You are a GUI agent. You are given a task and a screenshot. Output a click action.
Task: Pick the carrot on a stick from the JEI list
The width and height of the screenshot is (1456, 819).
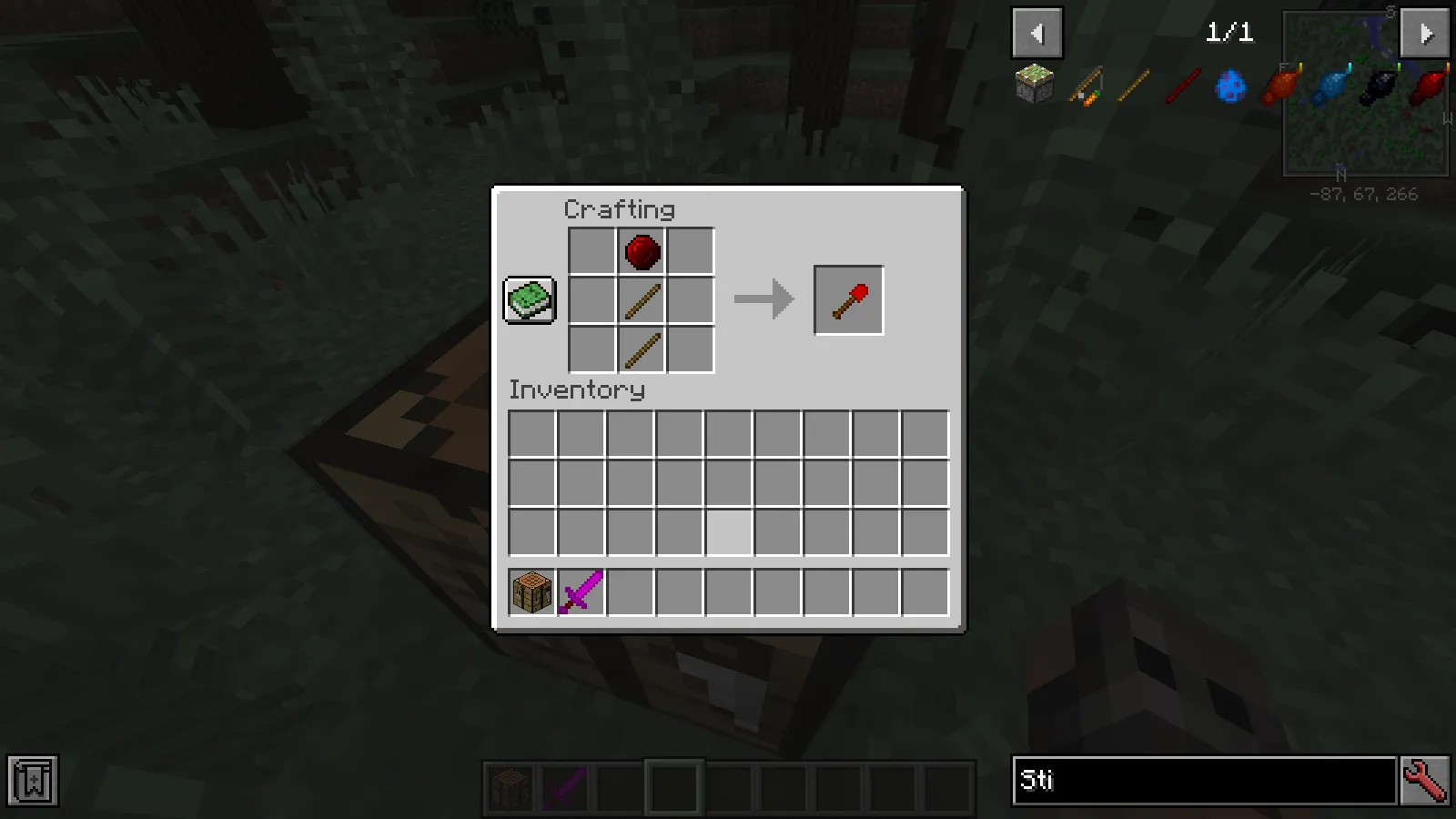(1083, 84)
